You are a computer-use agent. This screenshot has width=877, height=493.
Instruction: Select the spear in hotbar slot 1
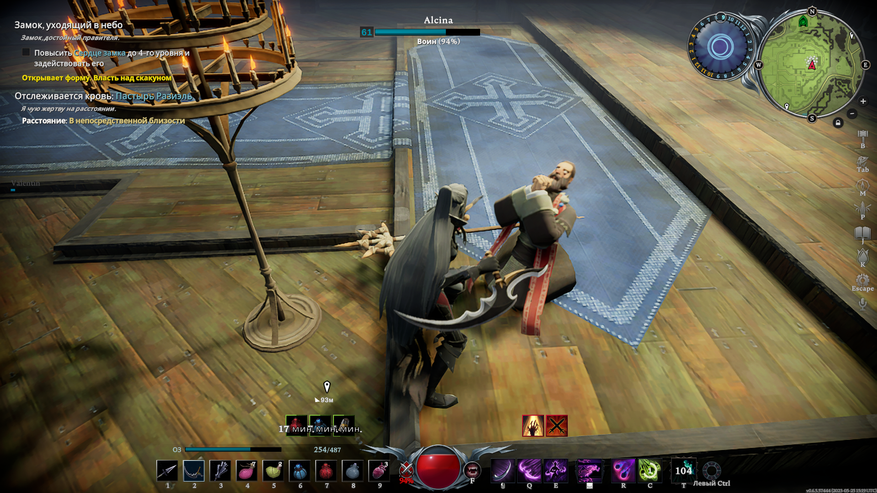point(169,469)
